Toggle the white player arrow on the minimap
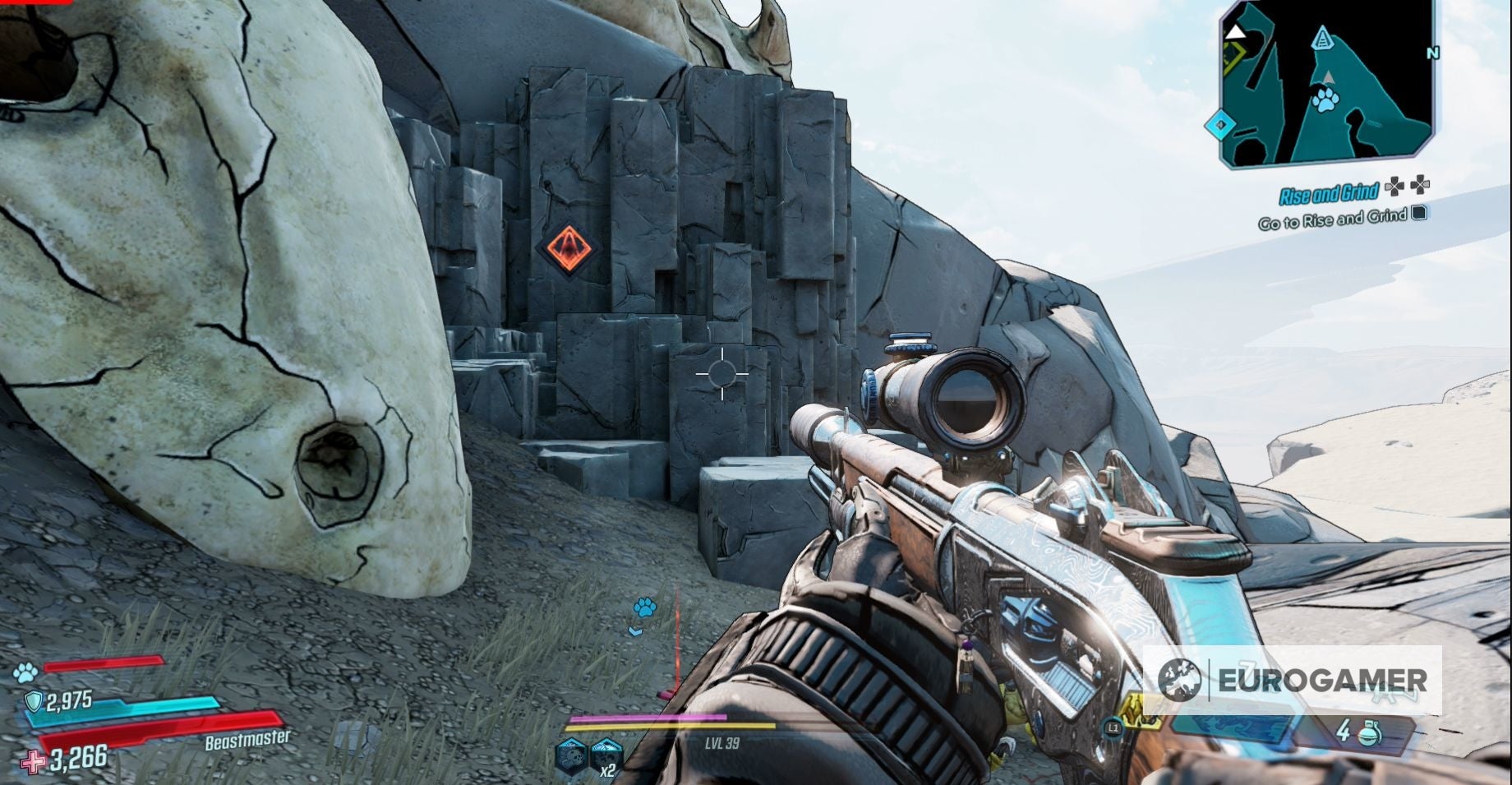Viewport: 1512px width, 785px height. point(1238,34)
